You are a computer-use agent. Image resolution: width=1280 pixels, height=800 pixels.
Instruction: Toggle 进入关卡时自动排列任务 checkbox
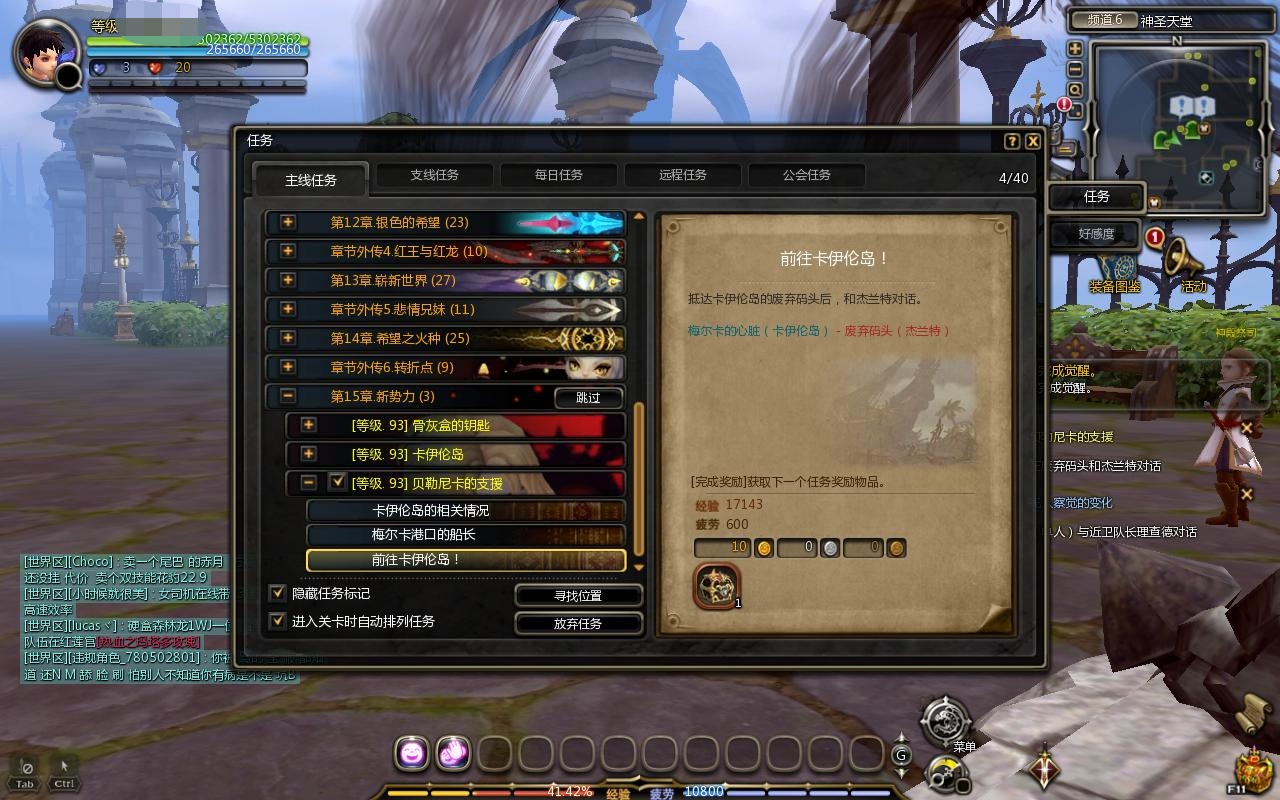(x=278, y=621)
